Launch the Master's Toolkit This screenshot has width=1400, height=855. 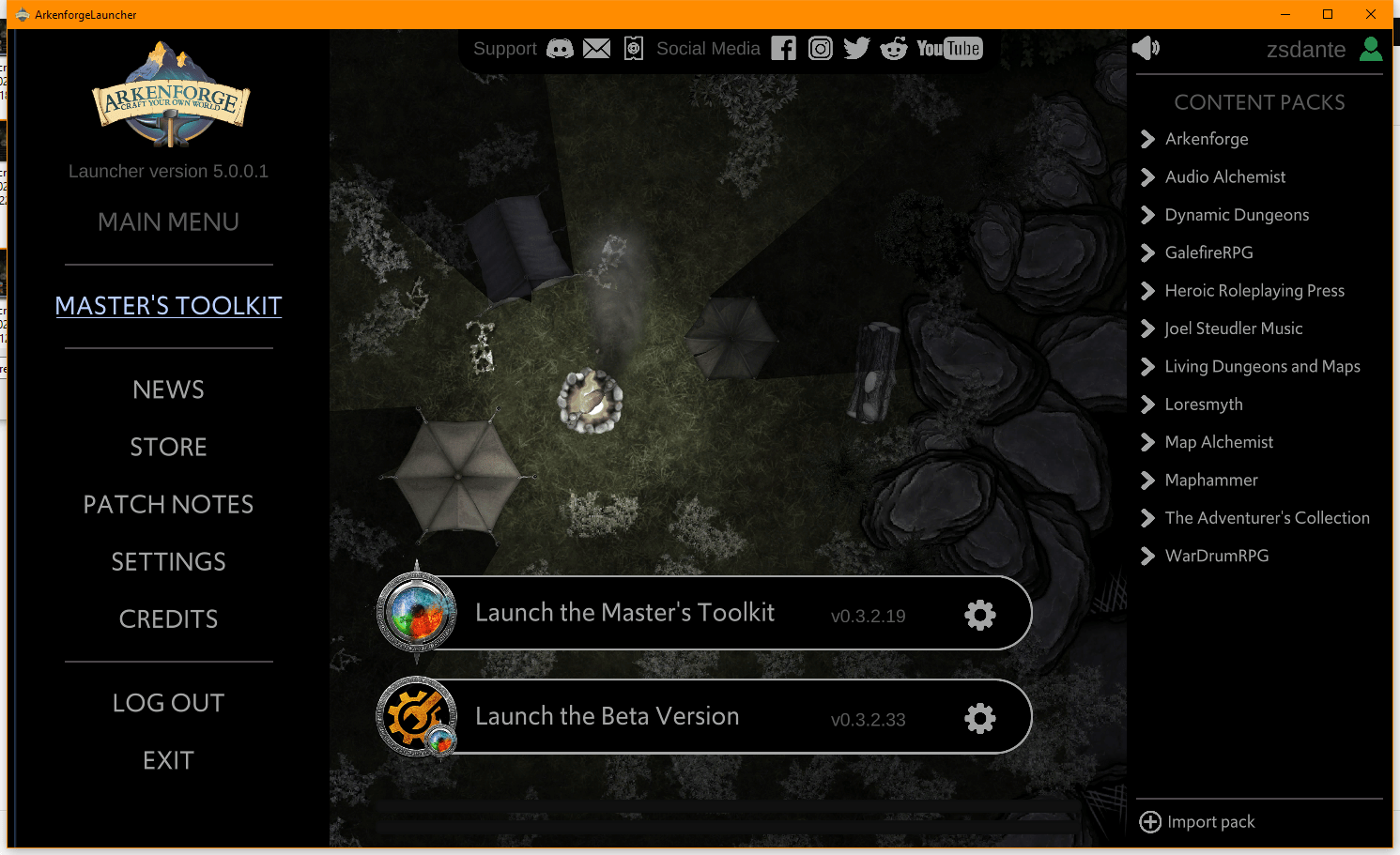point(624,613)
